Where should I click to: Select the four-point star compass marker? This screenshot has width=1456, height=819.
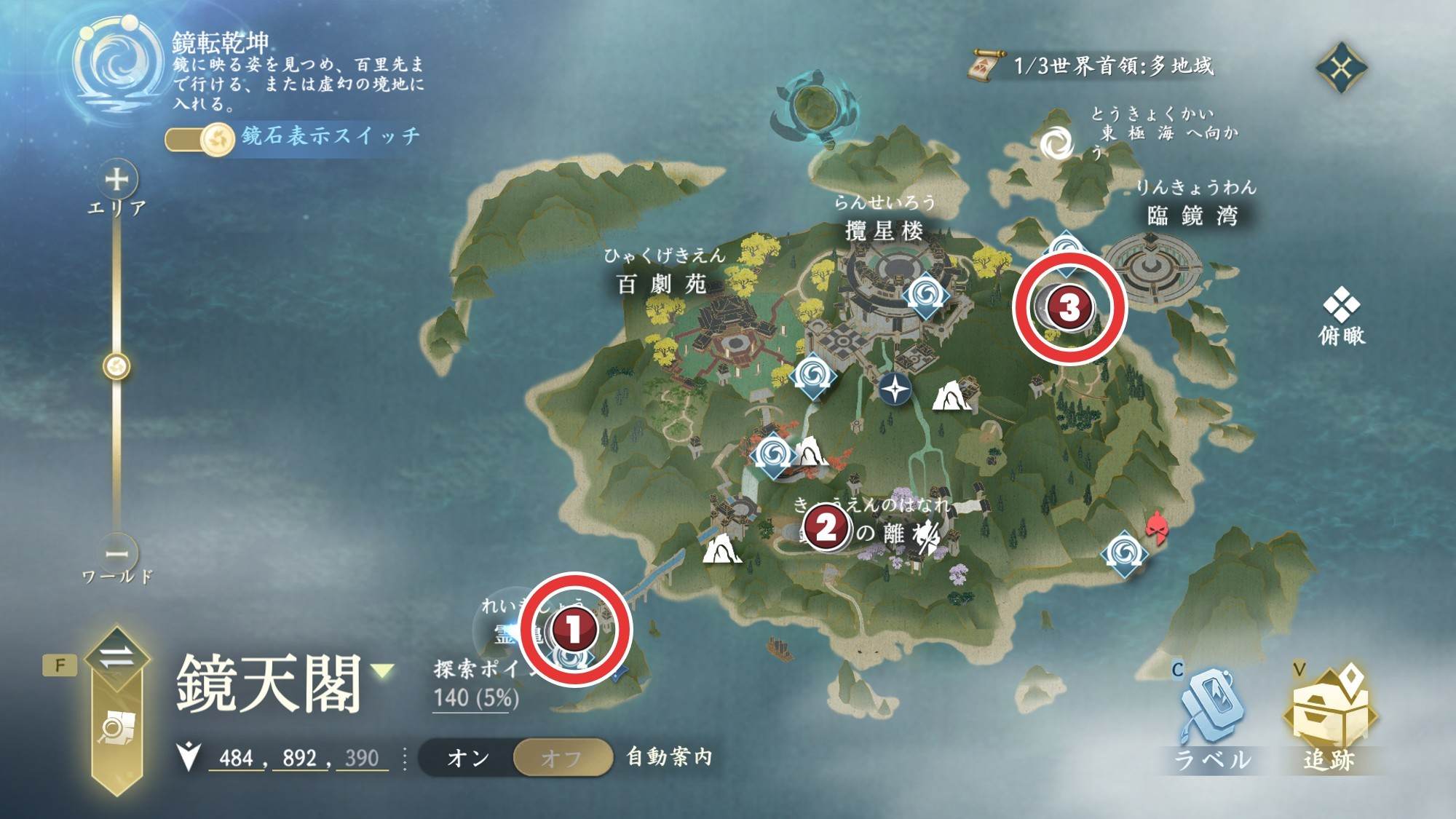[895, 389]
